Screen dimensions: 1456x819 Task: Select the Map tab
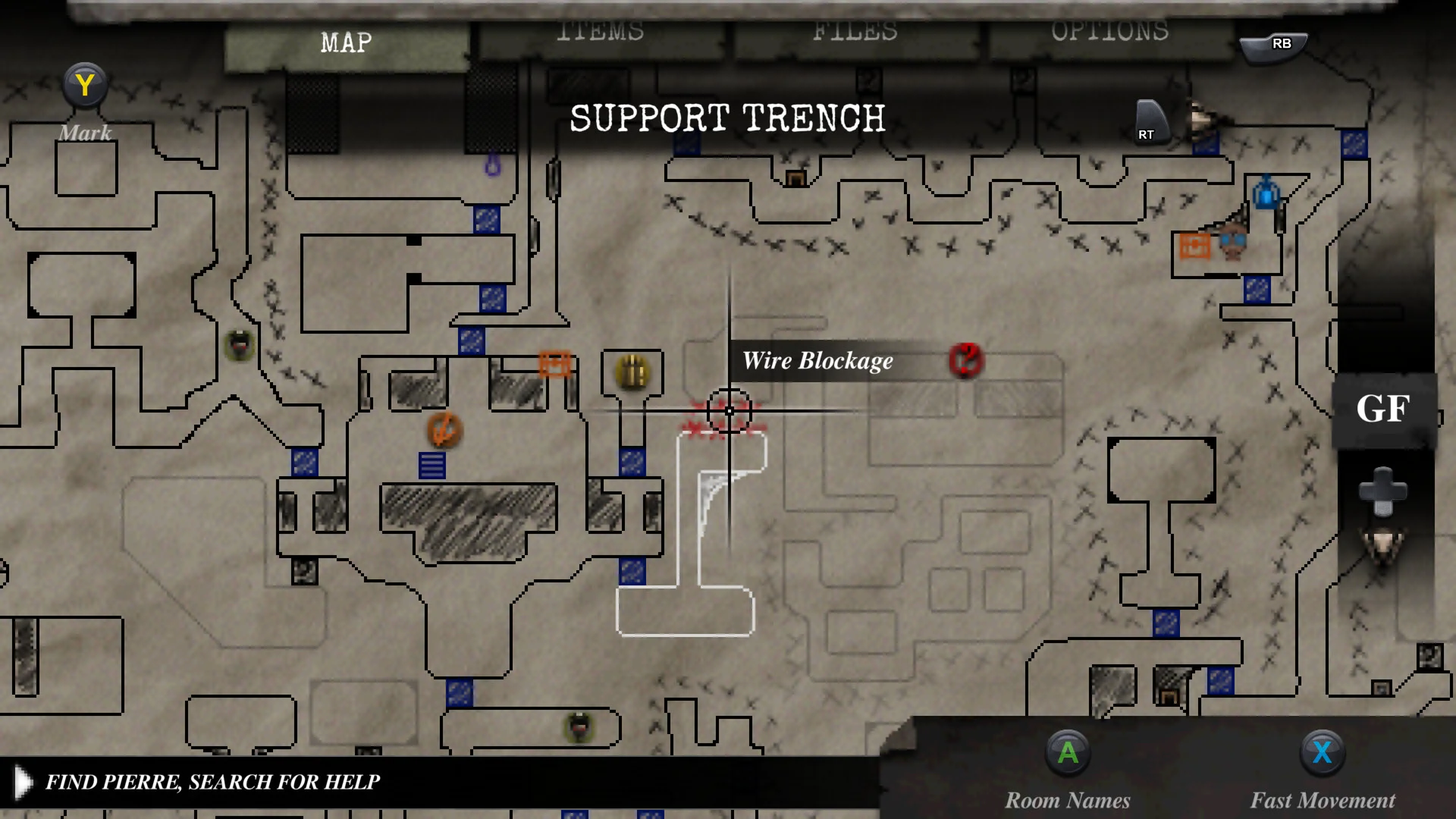(347, 43)
